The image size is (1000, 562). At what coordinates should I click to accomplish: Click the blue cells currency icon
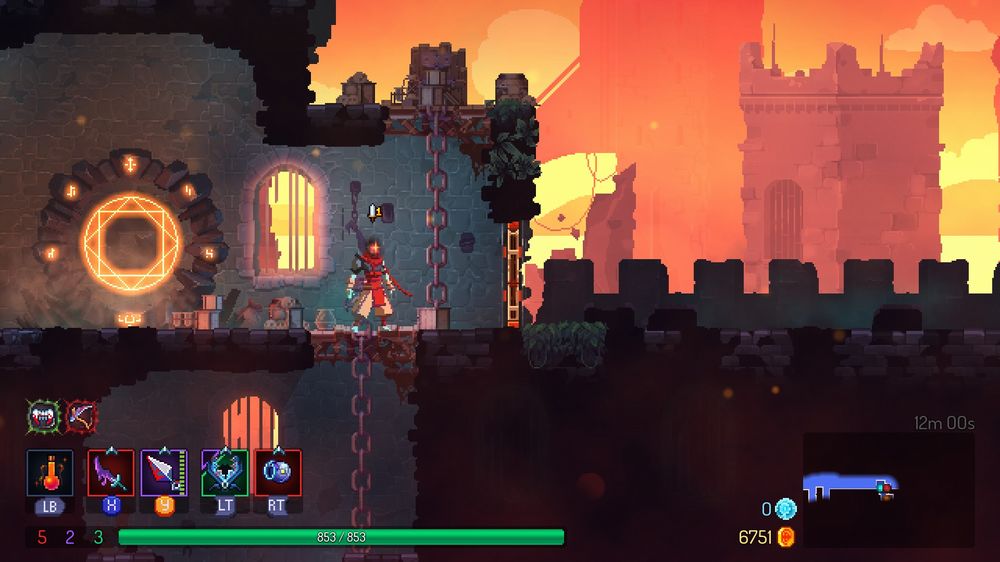pyautogui.click(x=786, y=509)
